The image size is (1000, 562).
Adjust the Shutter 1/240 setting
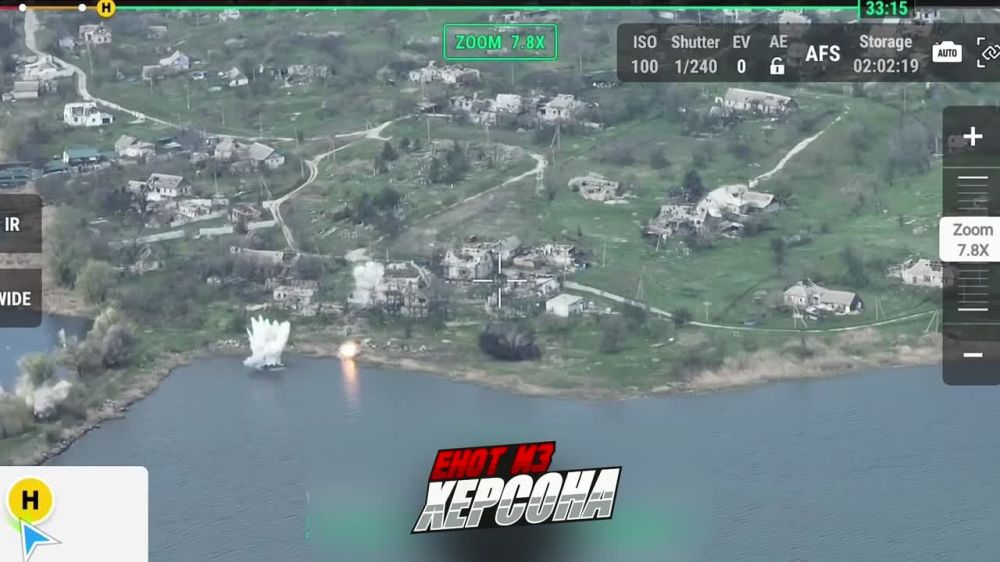[695, 54]
